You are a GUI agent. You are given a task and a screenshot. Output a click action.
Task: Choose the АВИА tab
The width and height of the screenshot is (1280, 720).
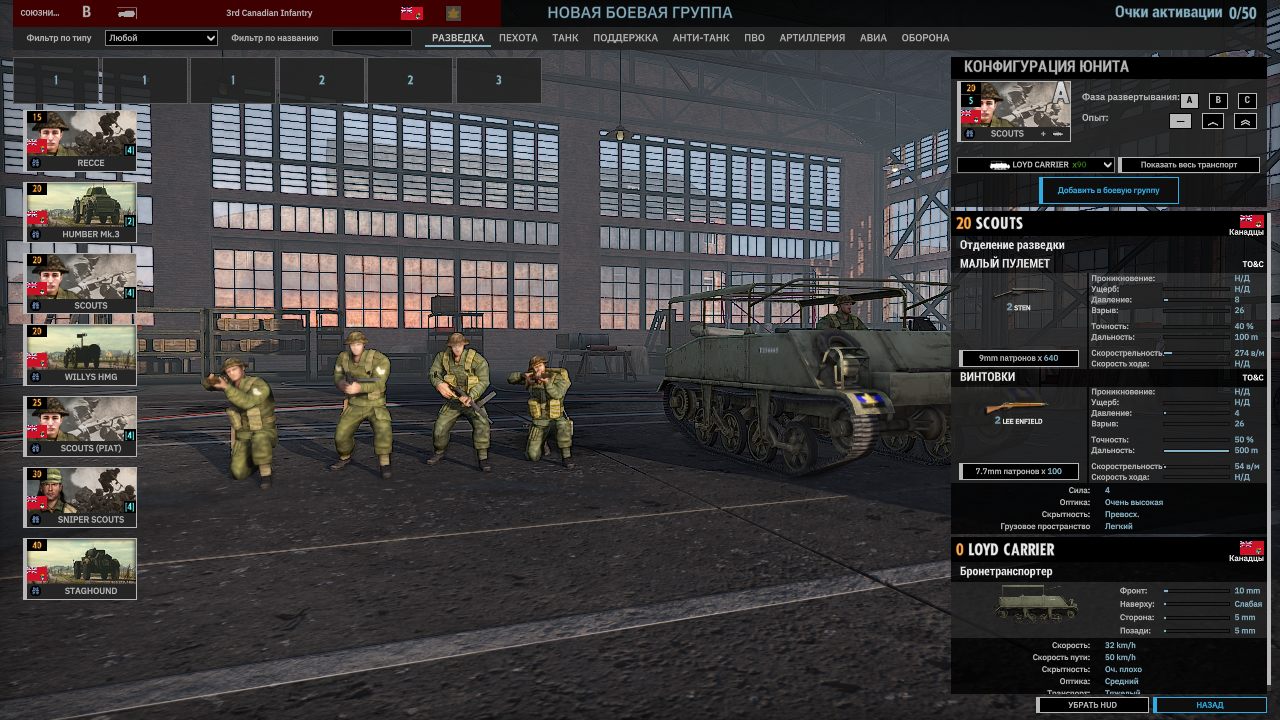(873, 38)
